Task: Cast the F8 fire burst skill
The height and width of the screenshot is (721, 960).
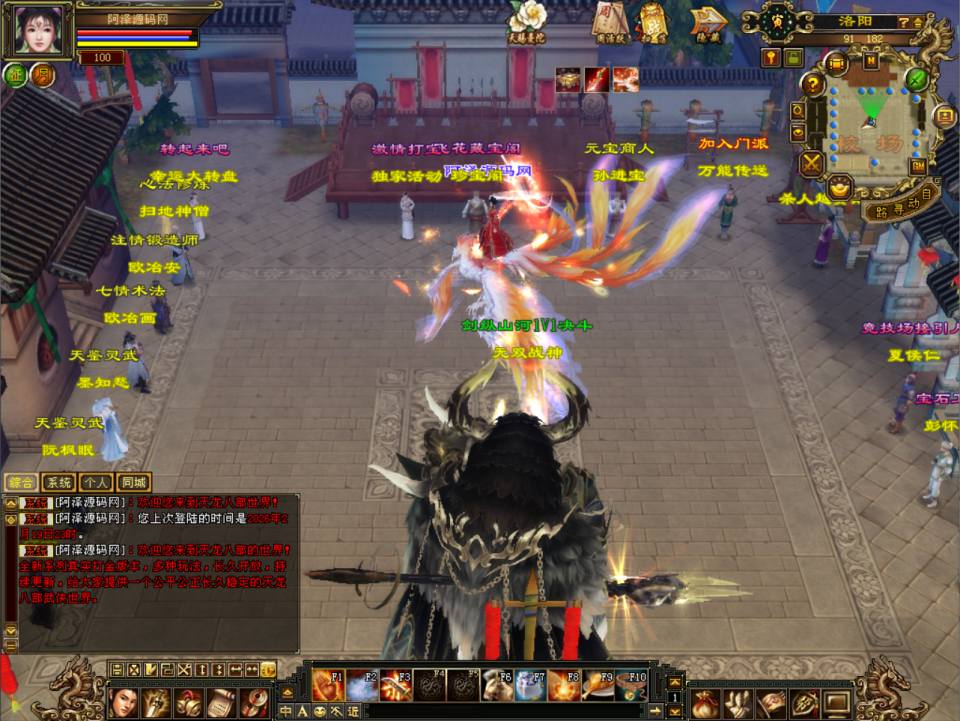Action: coord(564,686)
